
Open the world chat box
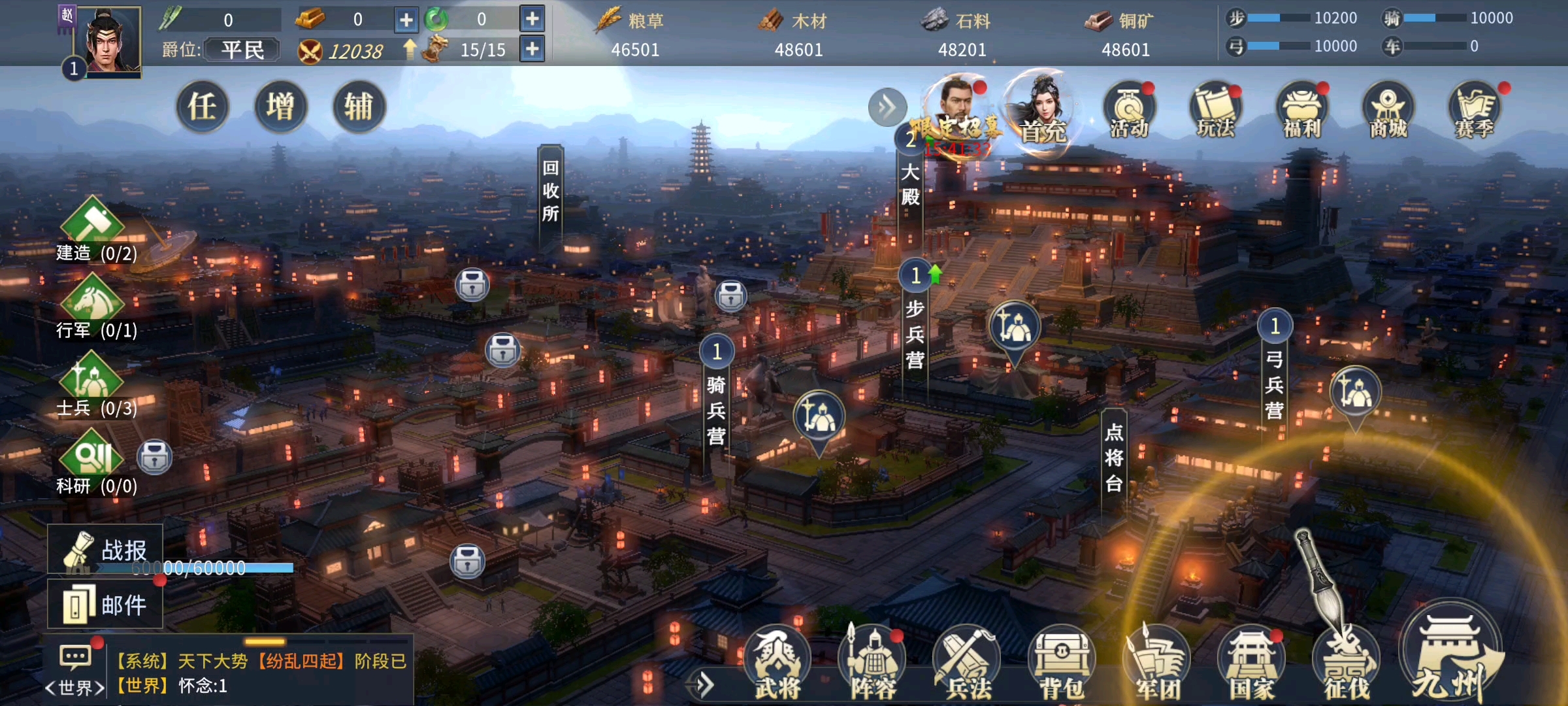[261, 673]
